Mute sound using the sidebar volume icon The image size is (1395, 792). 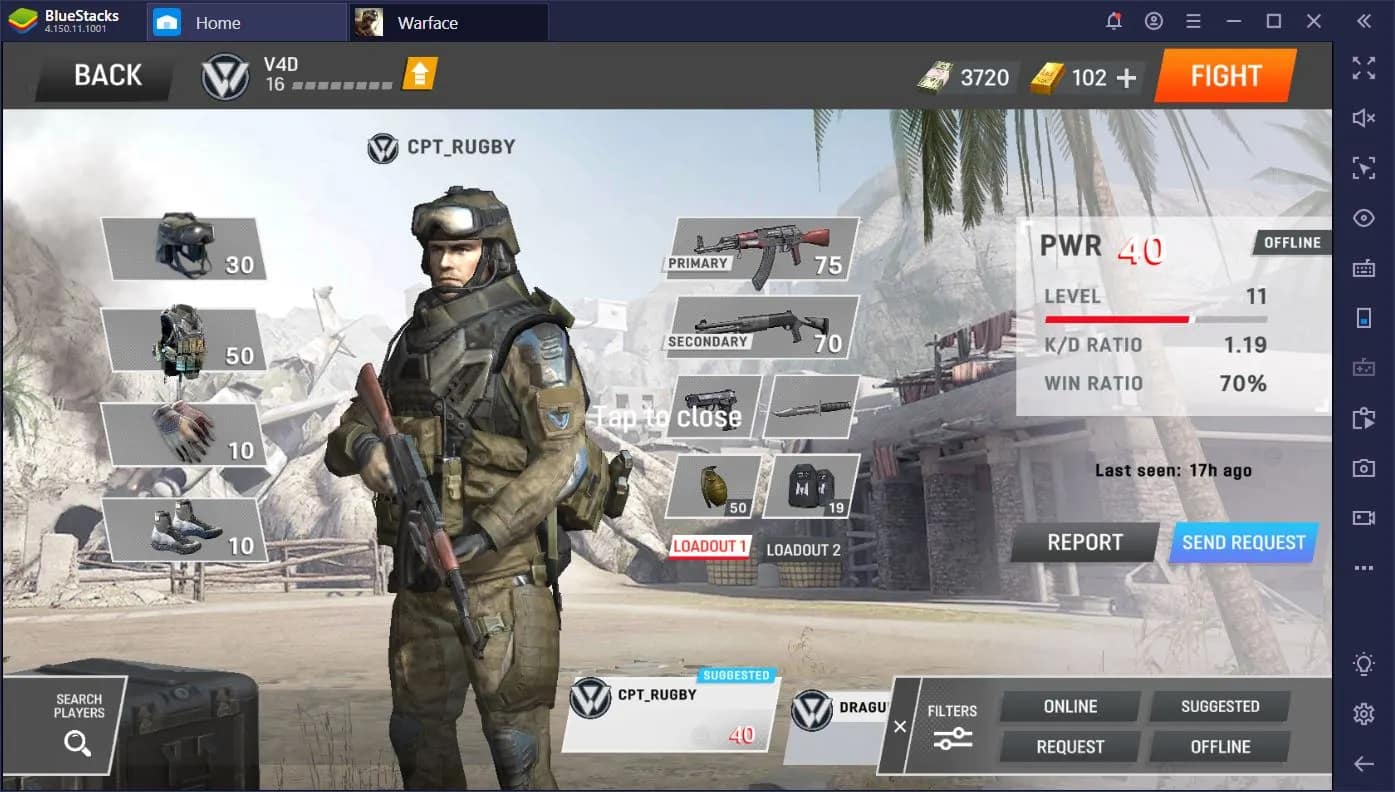(1363, 118)
